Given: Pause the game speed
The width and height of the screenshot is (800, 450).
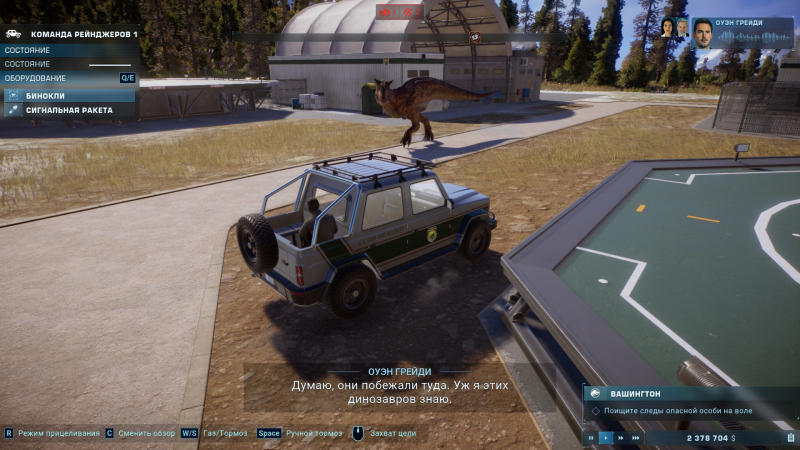Looking at the screenshot, I should pos(591,438).
